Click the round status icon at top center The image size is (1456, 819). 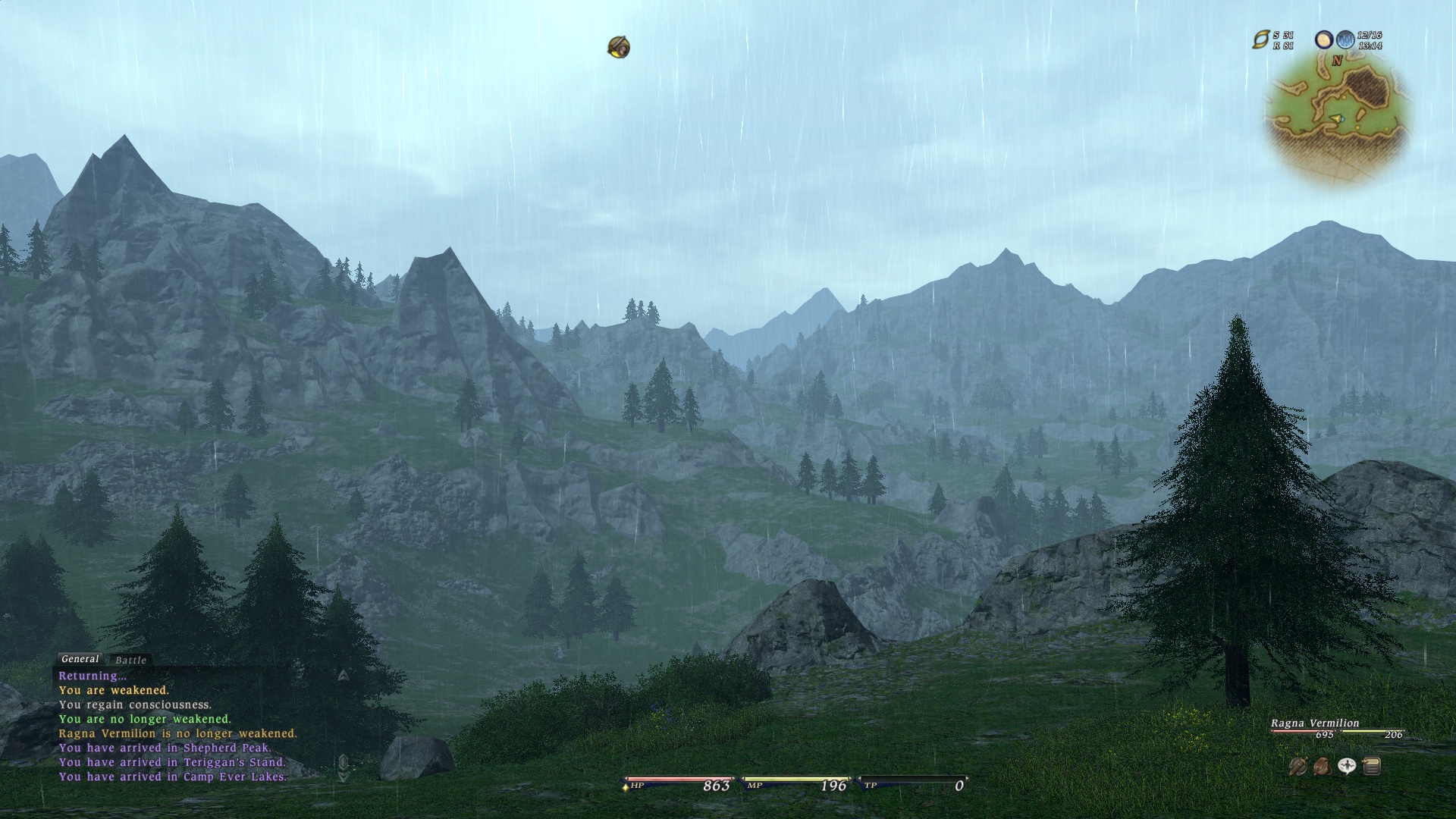click(x=619, y=48)
